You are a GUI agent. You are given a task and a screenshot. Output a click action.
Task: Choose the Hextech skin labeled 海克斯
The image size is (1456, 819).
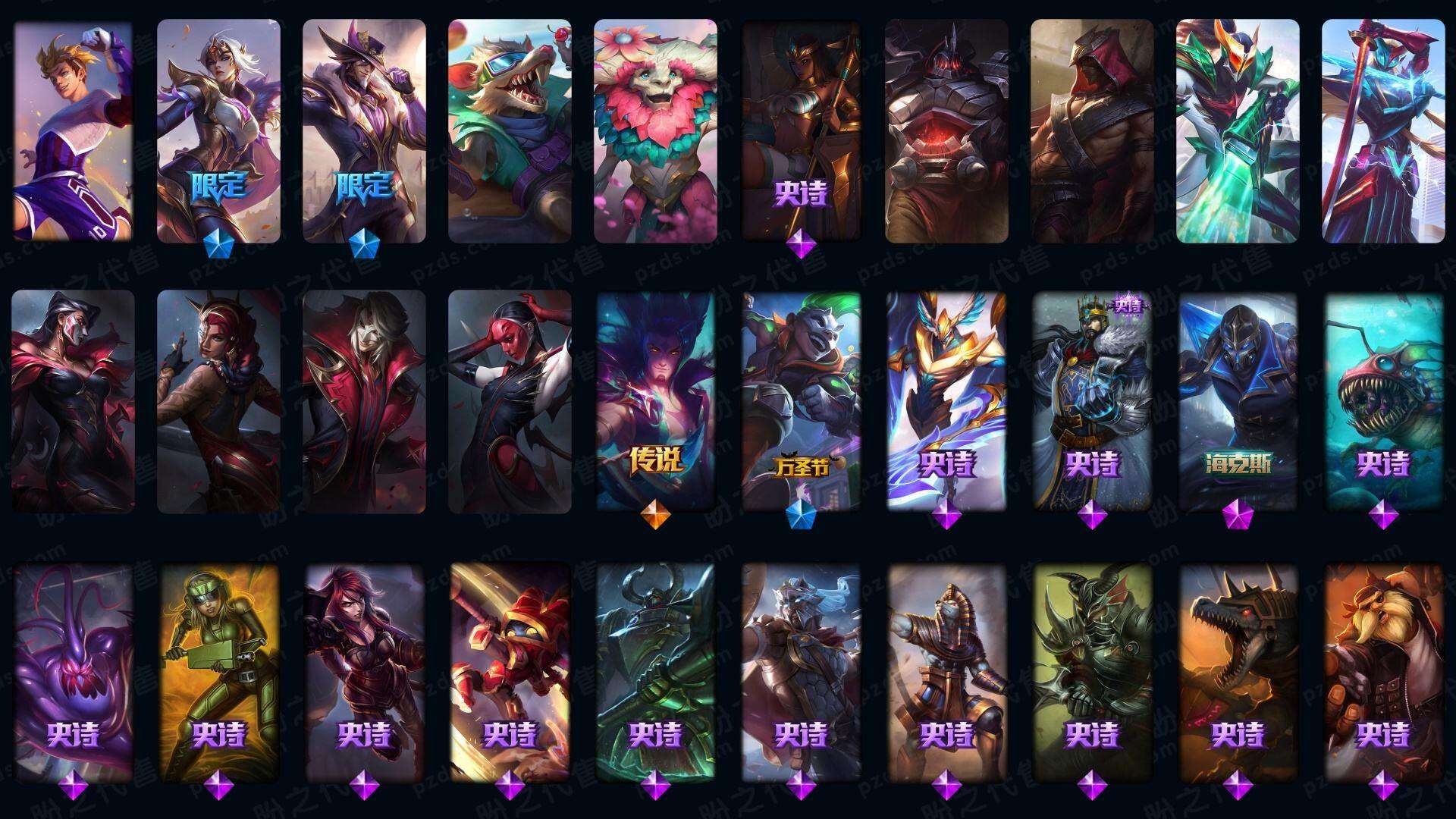(1238, 400)
